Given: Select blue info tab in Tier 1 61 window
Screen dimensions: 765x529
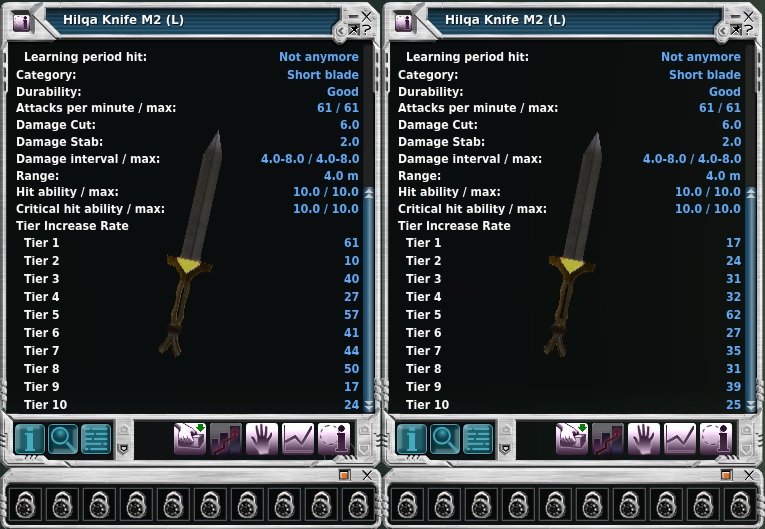Looking at the screenshot, I should [29, 438].
